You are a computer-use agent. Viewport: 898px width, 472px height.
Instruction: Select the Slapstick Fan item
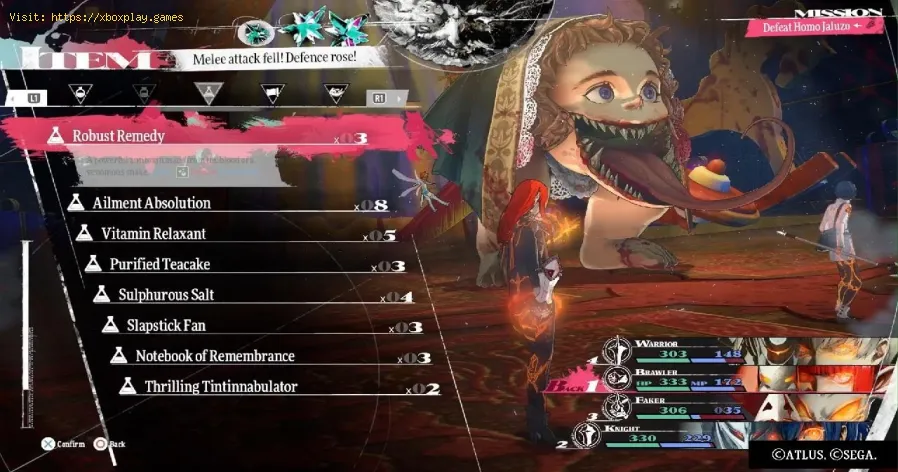tap(166, 326)
